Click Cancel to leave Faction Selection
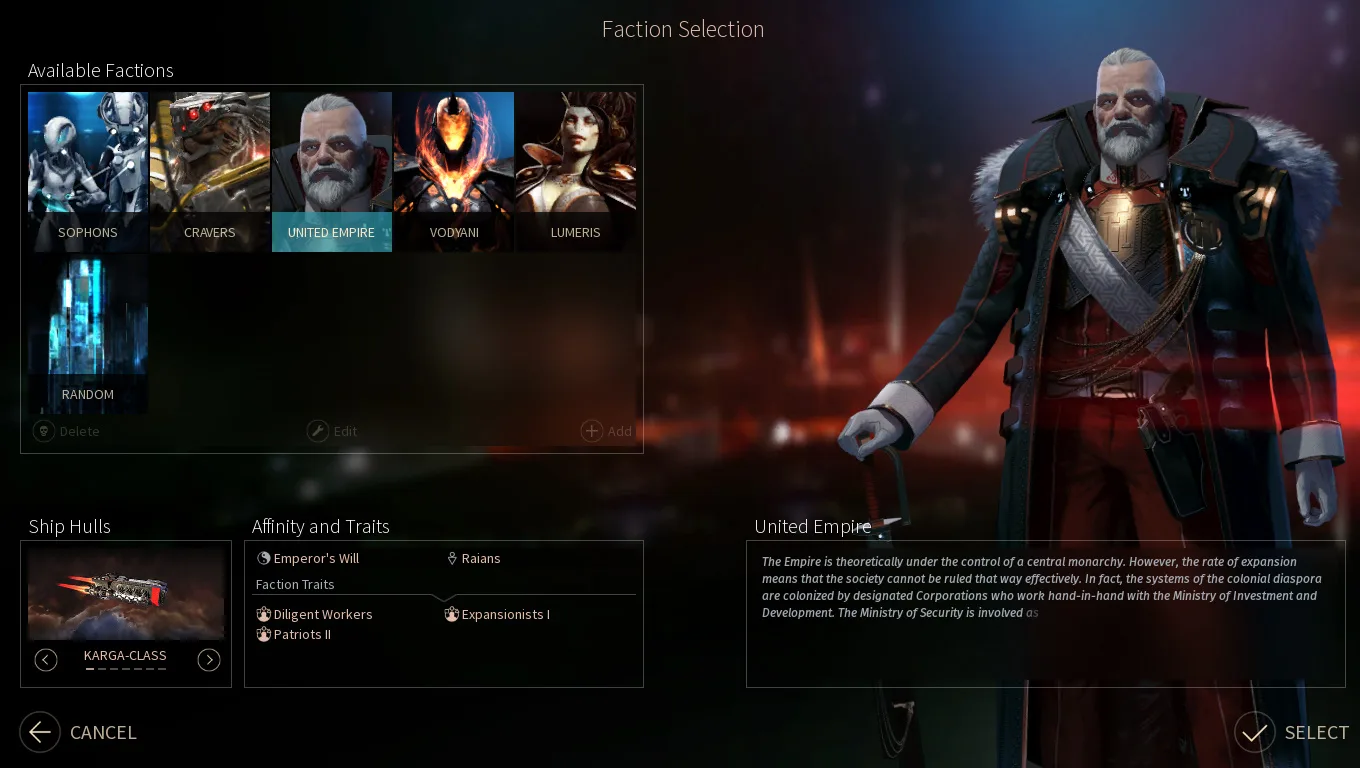This screenshot has width=1360, height=768. point(78,732)
